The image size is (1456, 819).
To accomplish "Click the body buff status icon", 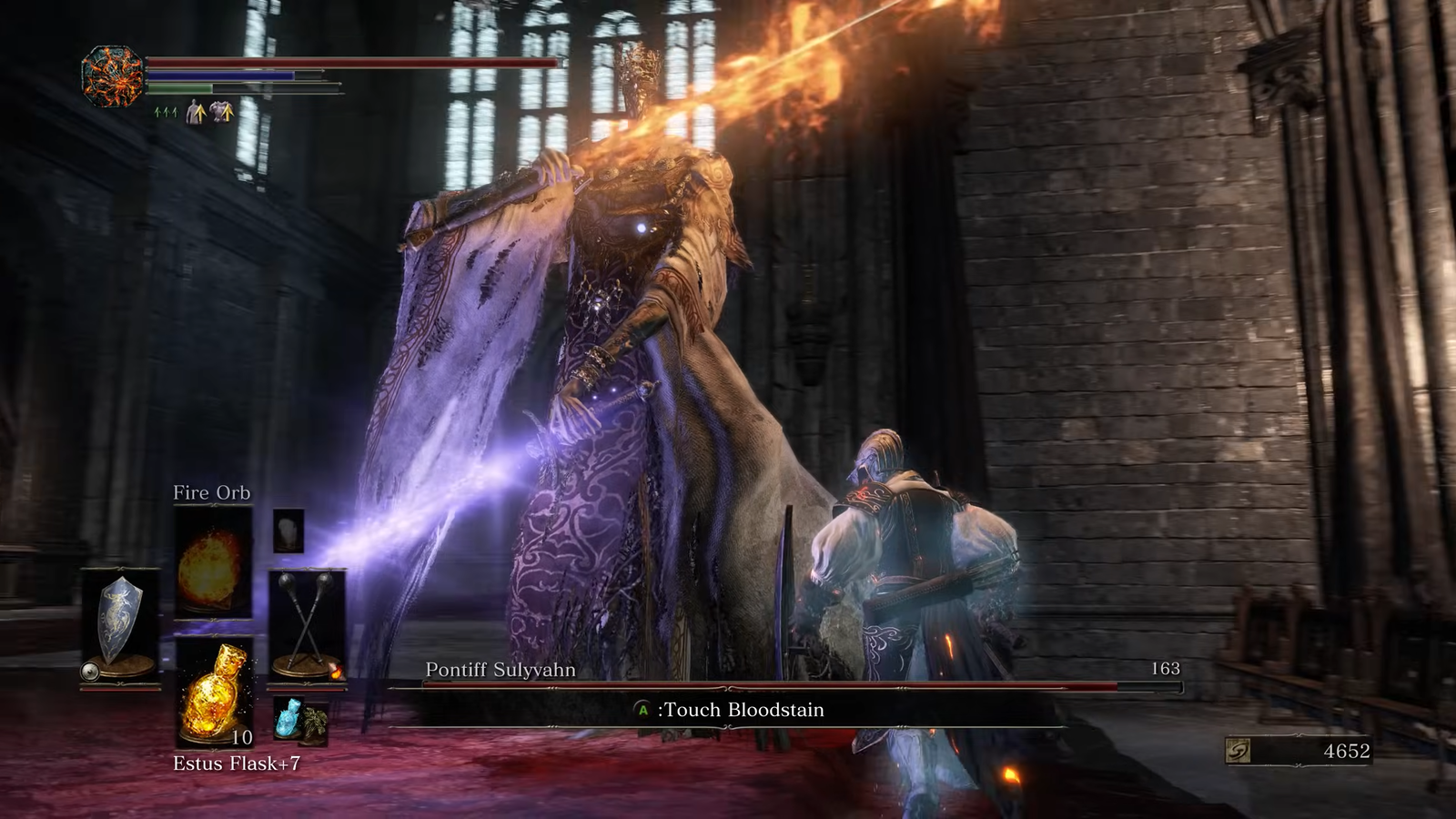I will click(x=196, y=113).
